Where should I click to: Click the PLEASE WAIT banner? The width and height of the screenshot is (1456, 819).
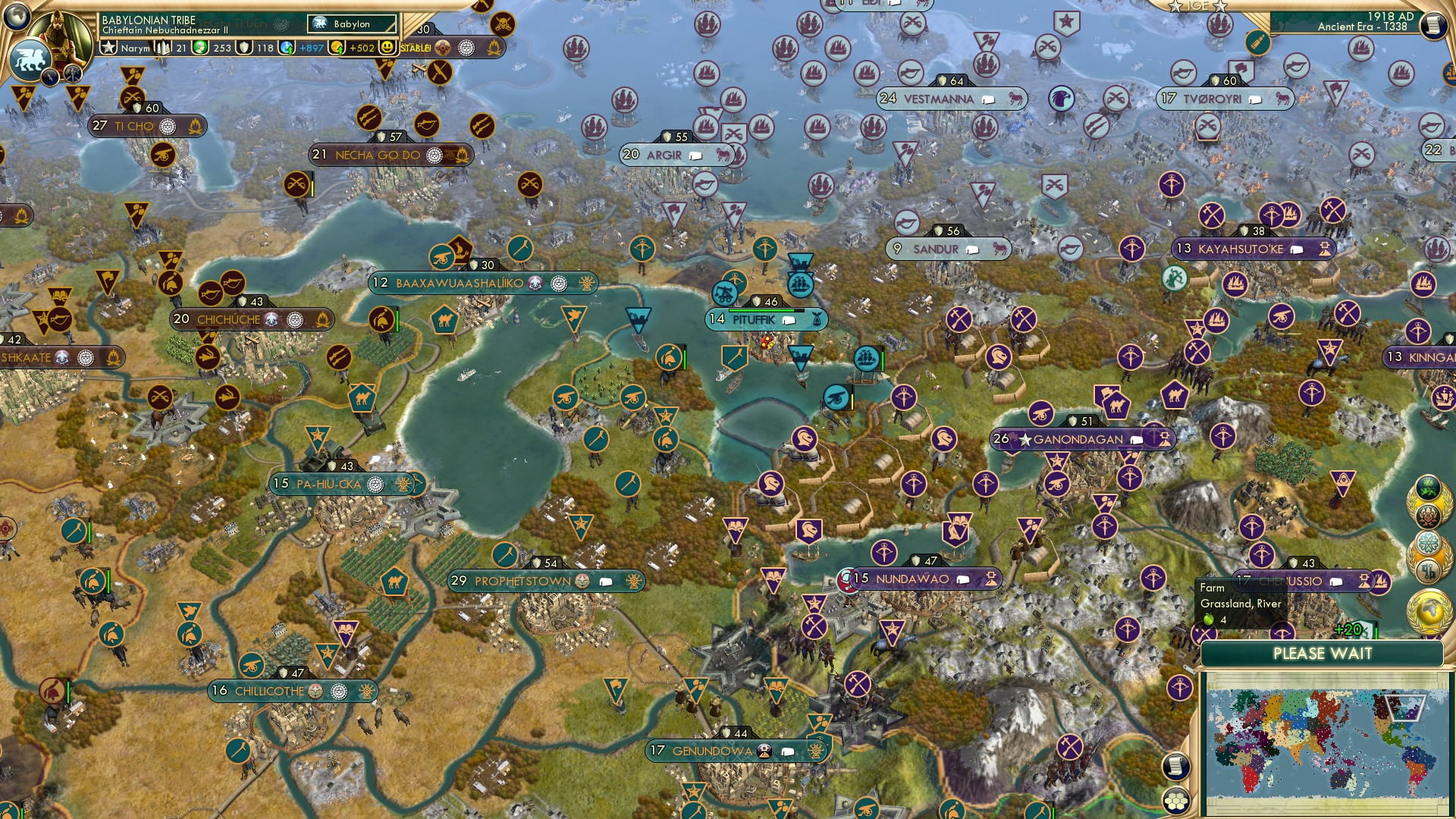coord(1323,654)
